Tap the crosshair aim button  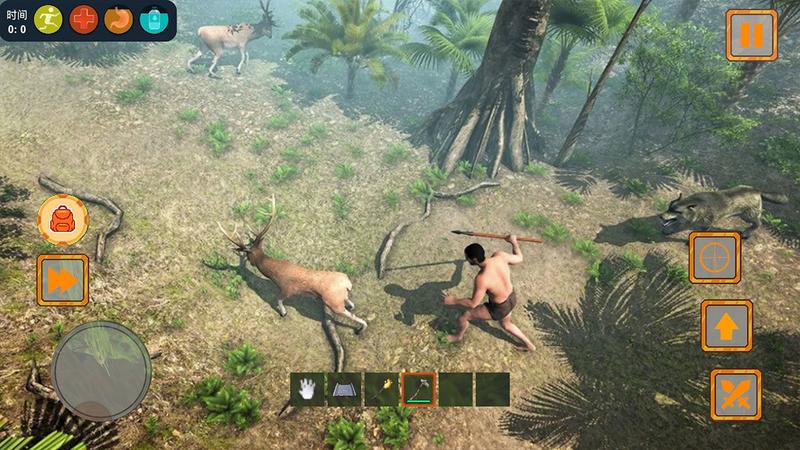click(x=714, y=258)
